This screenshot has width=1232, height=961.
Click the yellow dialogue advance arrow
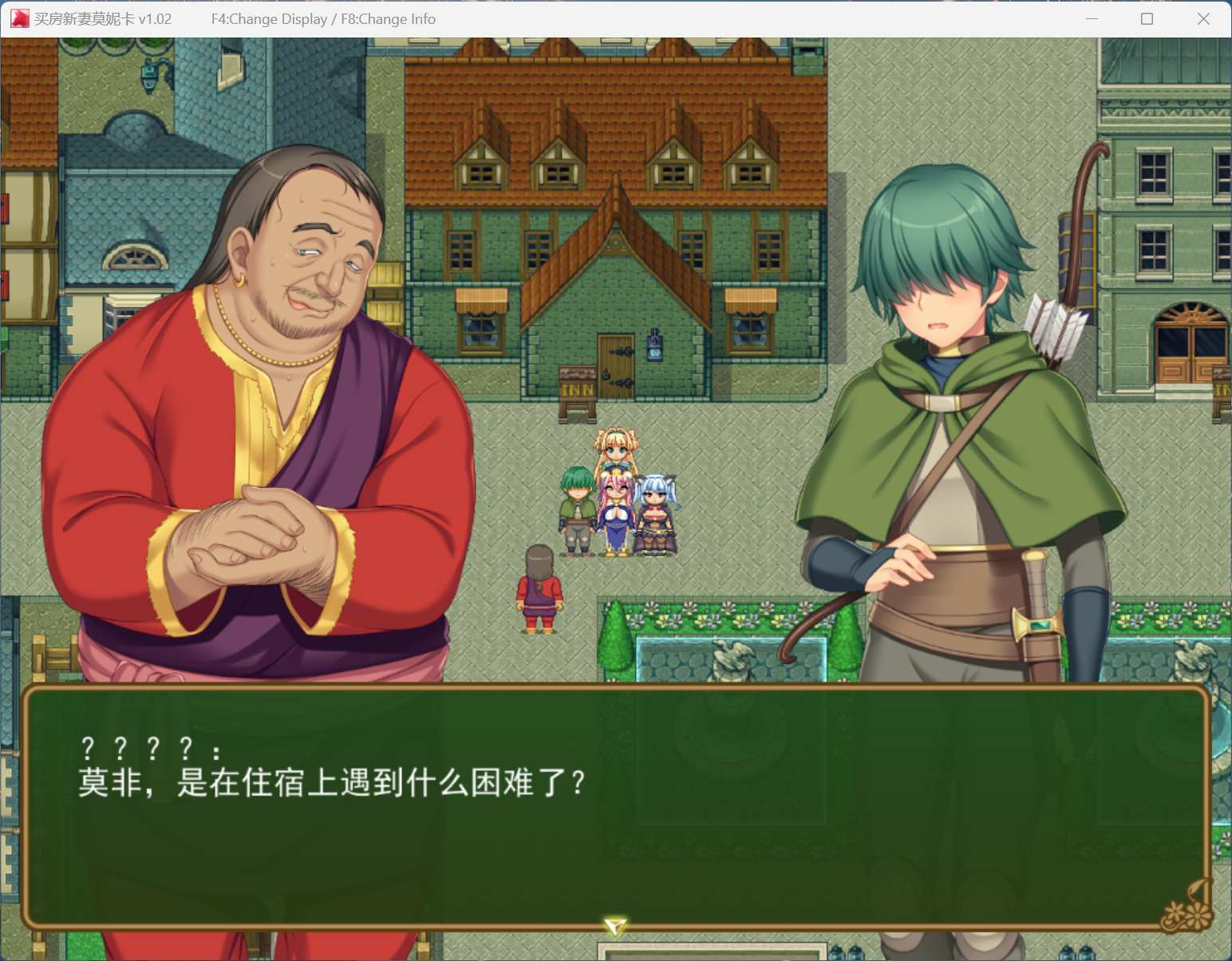tap(614, 924)
